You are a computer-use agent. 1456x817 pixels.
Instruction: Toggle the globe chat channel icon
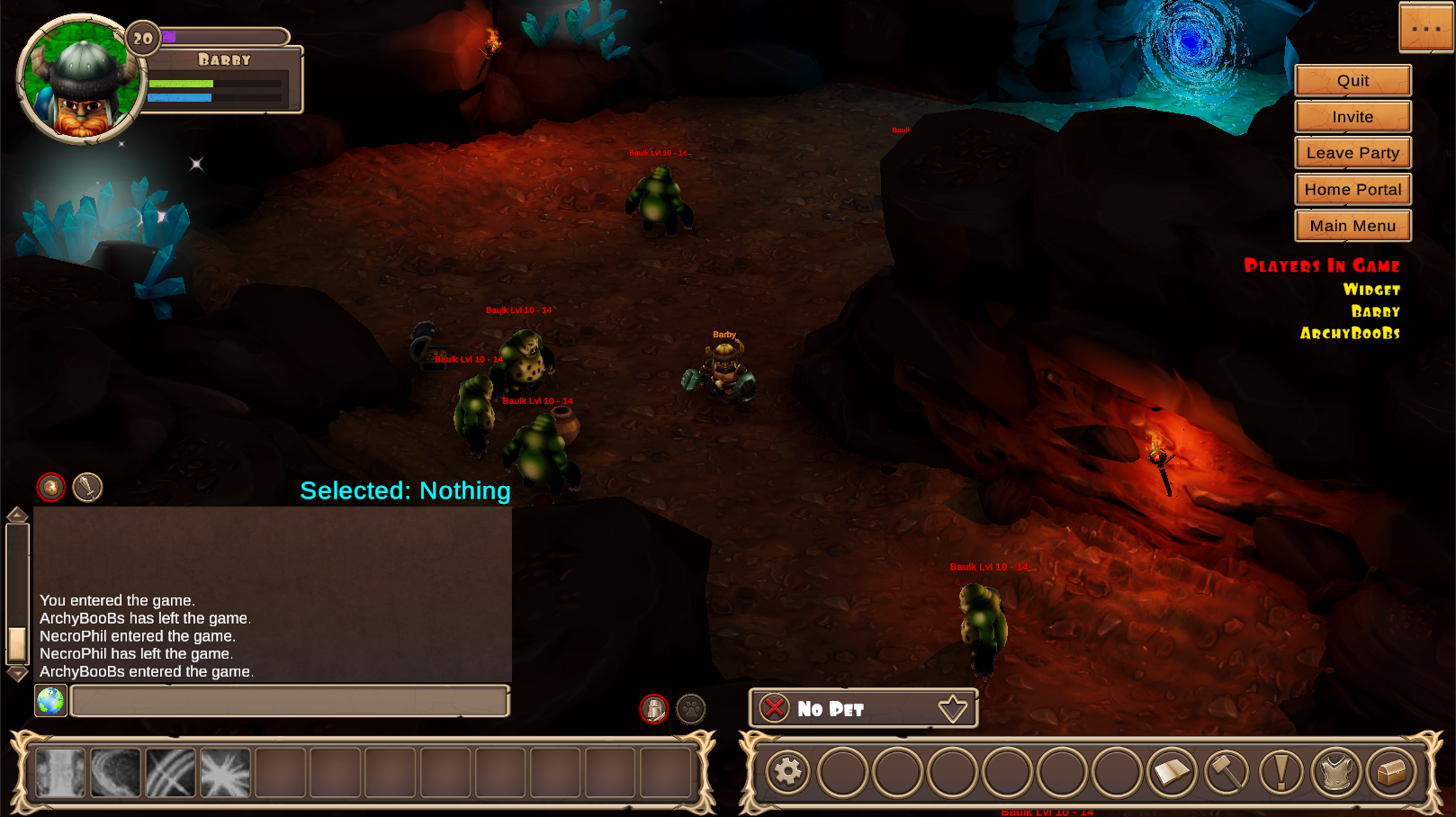coord(50,701)
